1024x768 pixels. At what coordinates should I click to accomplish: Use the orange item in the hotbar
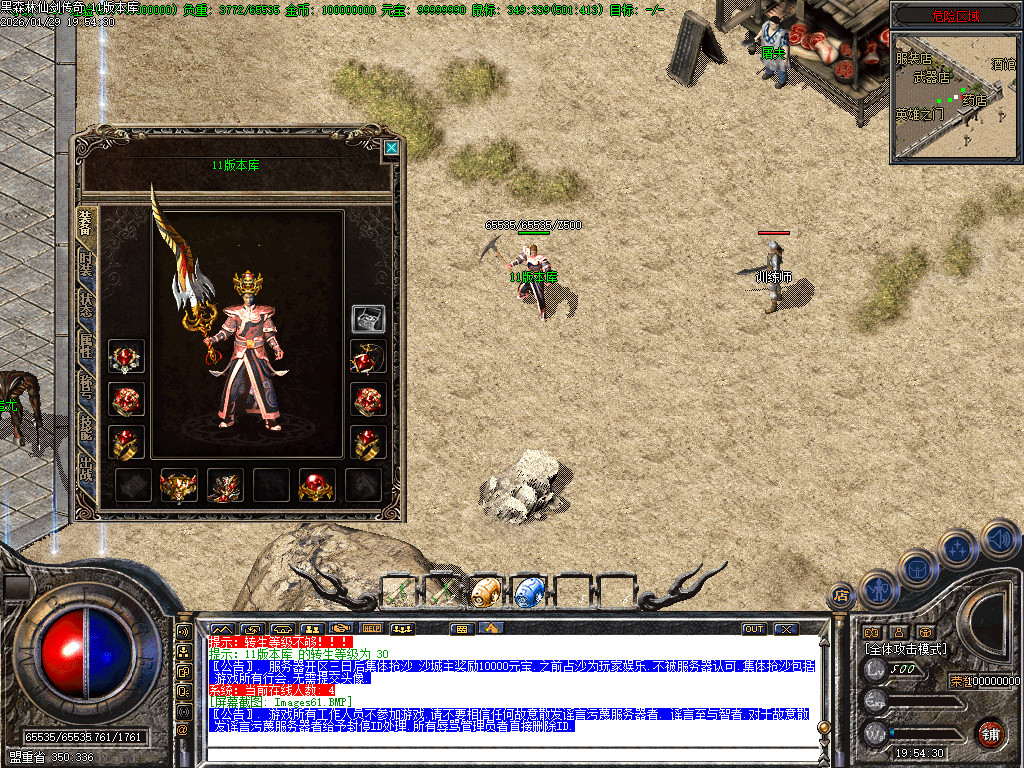click(x=485, y=592)
